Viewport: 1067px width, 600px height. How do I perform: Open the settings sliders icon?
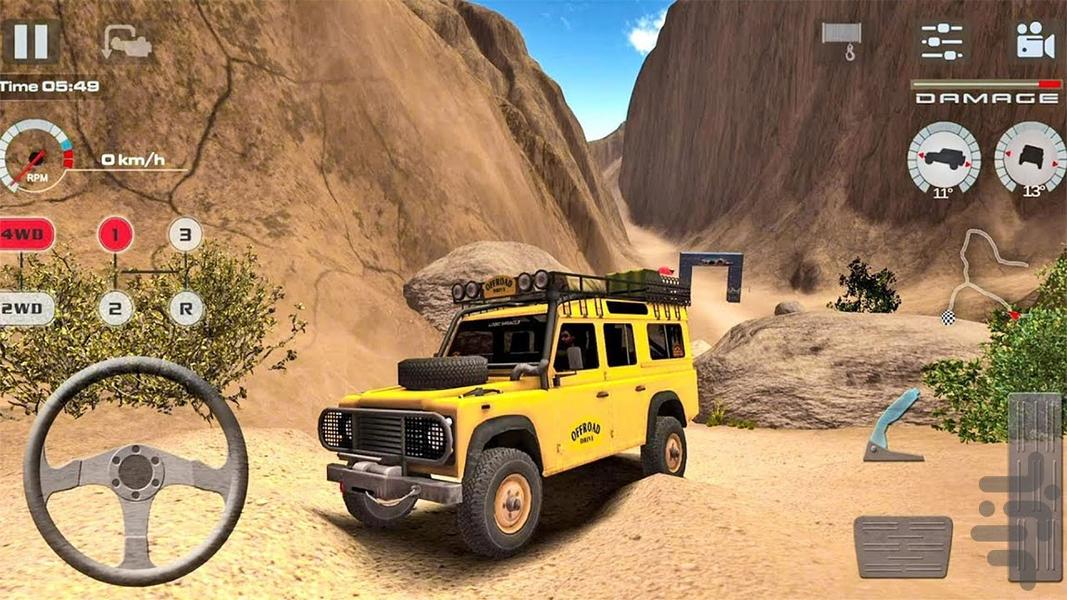(x=941, y=40)
